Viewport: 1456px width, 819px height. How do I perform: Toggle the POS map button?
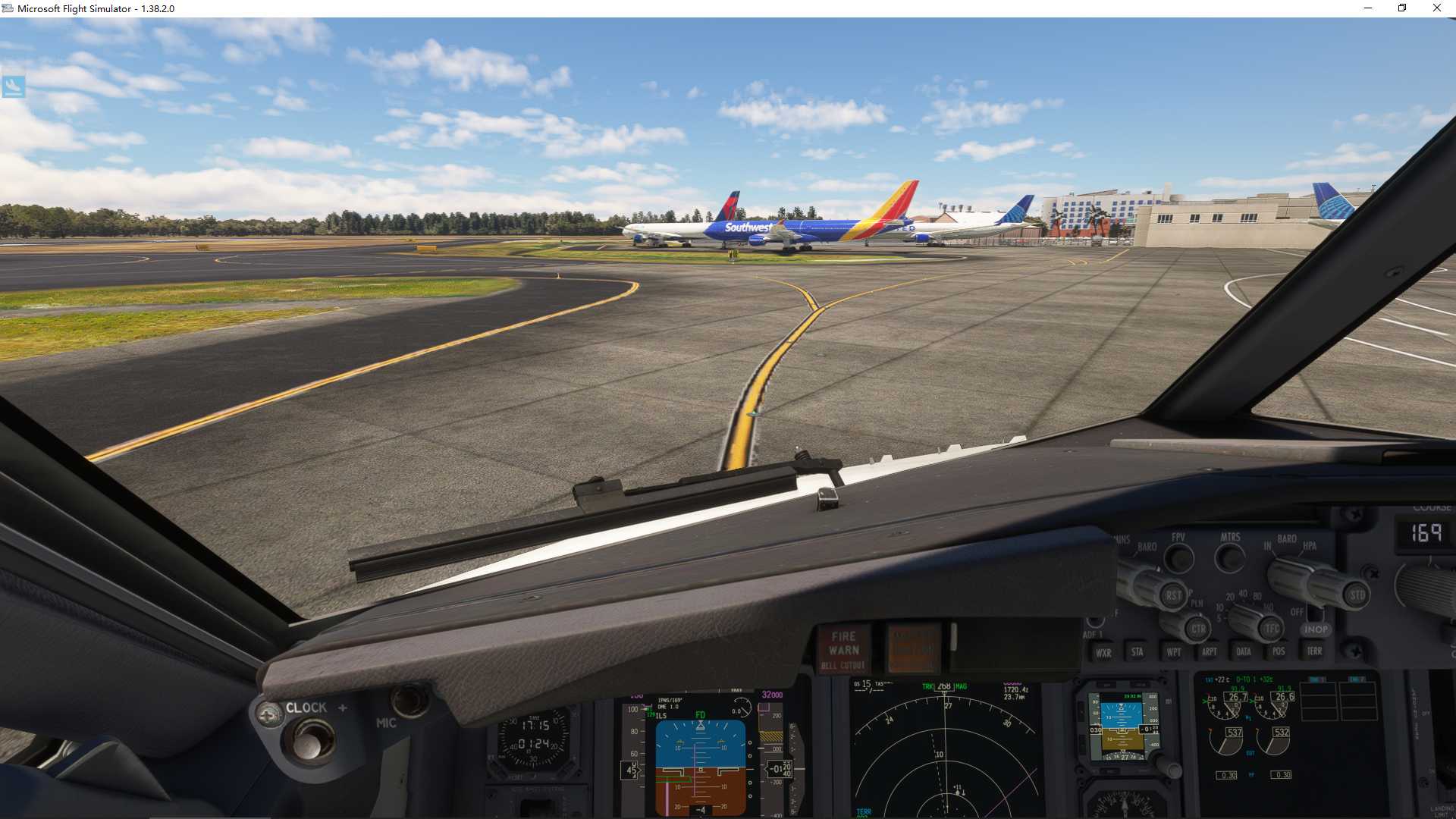pyautogui.click(x=1279, y=652)
